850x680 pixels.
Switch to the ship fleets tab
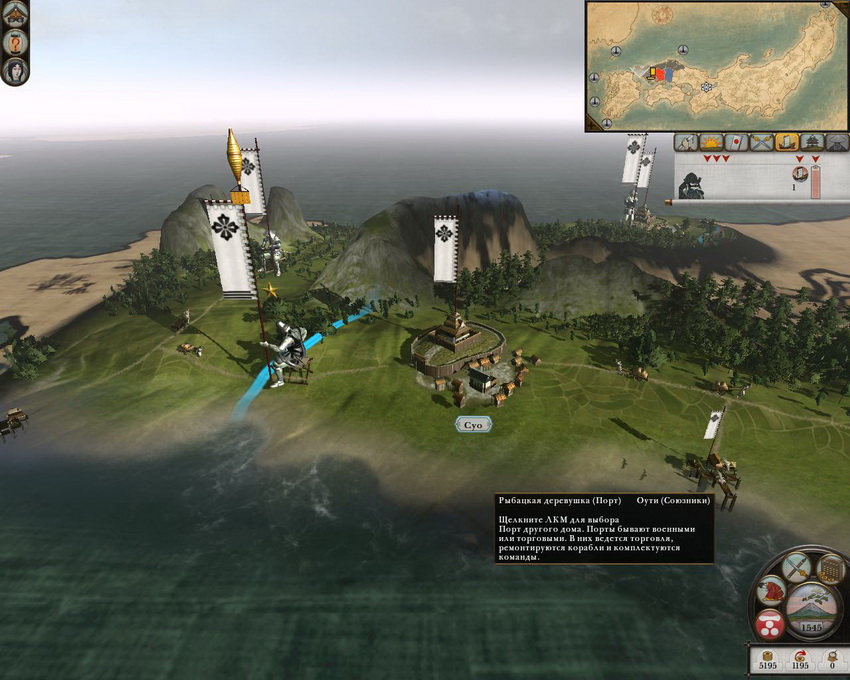(x=787, y=142)
